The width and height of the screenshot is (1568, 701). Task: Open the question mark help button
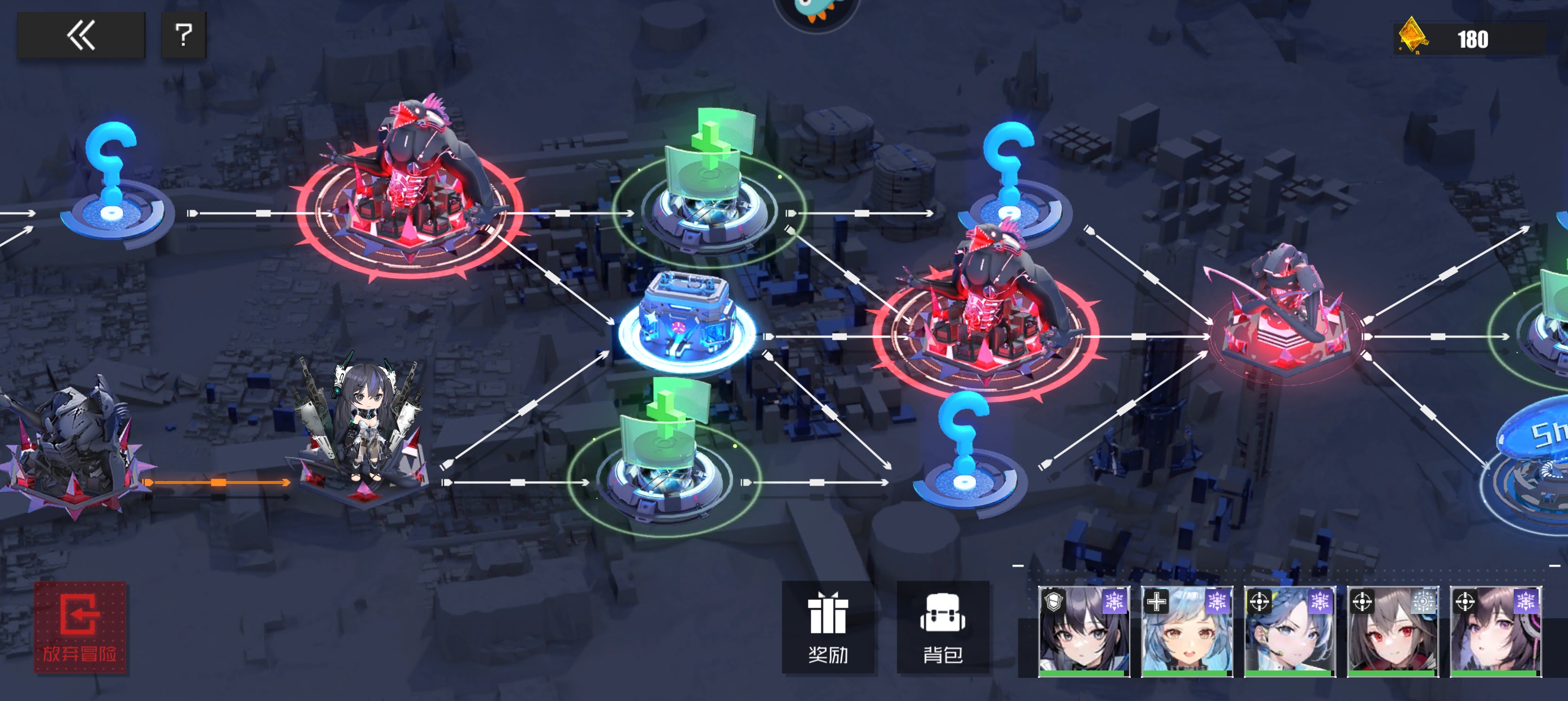pos(183,35)
